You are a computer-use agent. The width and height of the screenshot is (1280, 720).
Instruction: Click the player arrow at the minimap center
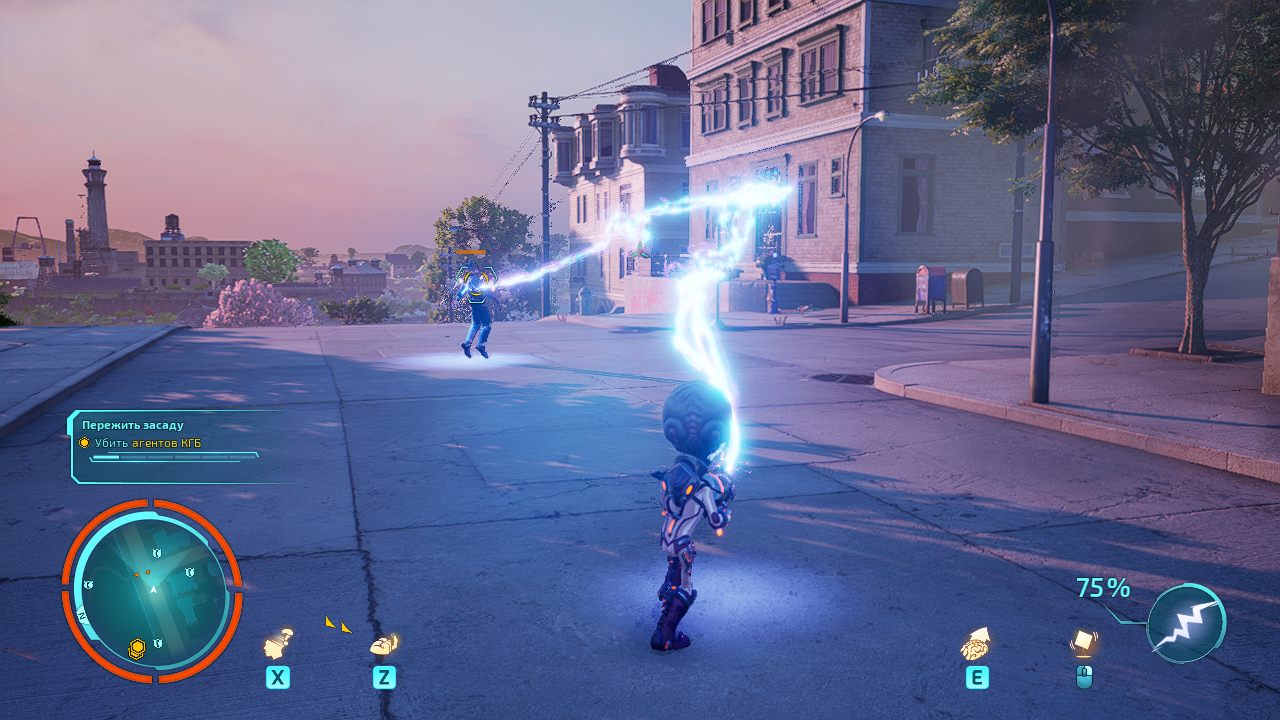(153, 588)
